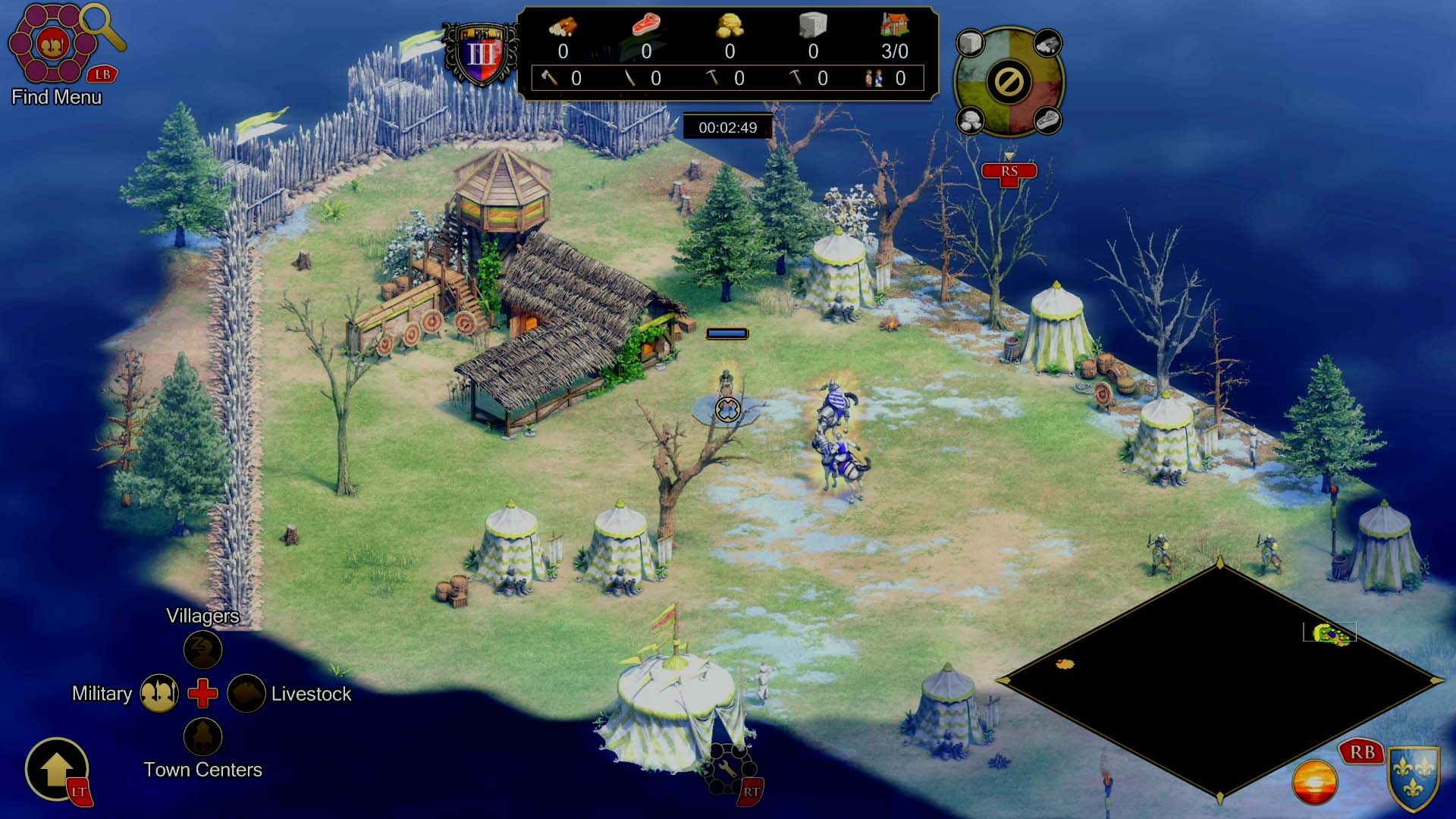Viewport: 1456px width, 819px height.
Task: Select the Villagers find option
Action: [x=202, y=649]
